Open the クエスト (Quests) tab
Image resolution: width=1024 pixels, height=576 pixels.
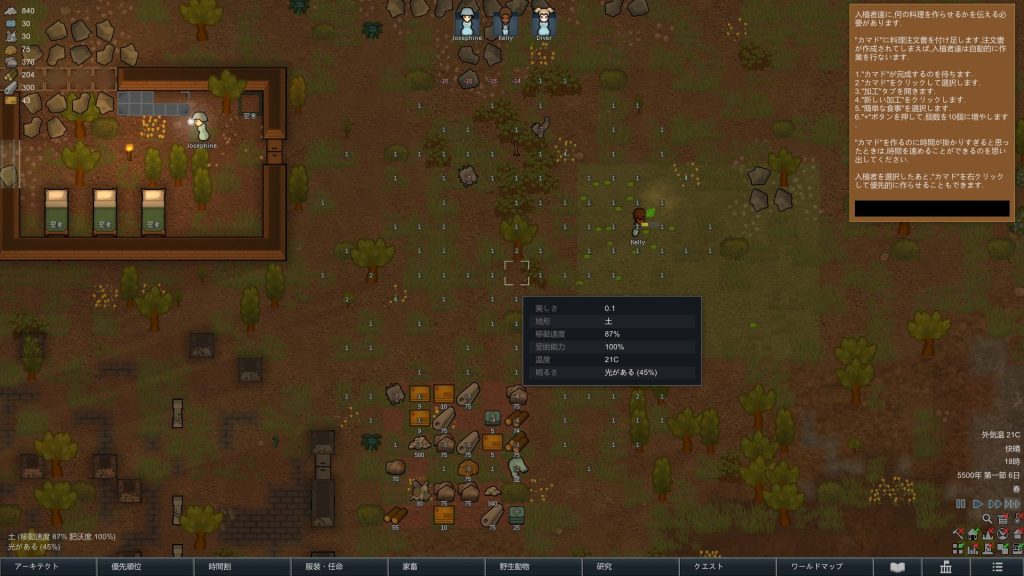(708, 567)
